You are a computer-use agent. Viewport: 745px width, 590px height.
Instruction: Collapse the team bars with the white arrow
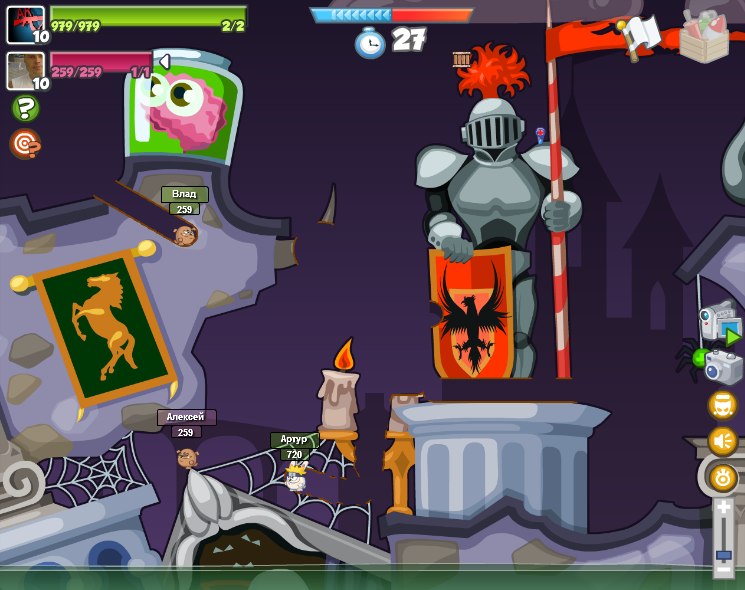164,62
